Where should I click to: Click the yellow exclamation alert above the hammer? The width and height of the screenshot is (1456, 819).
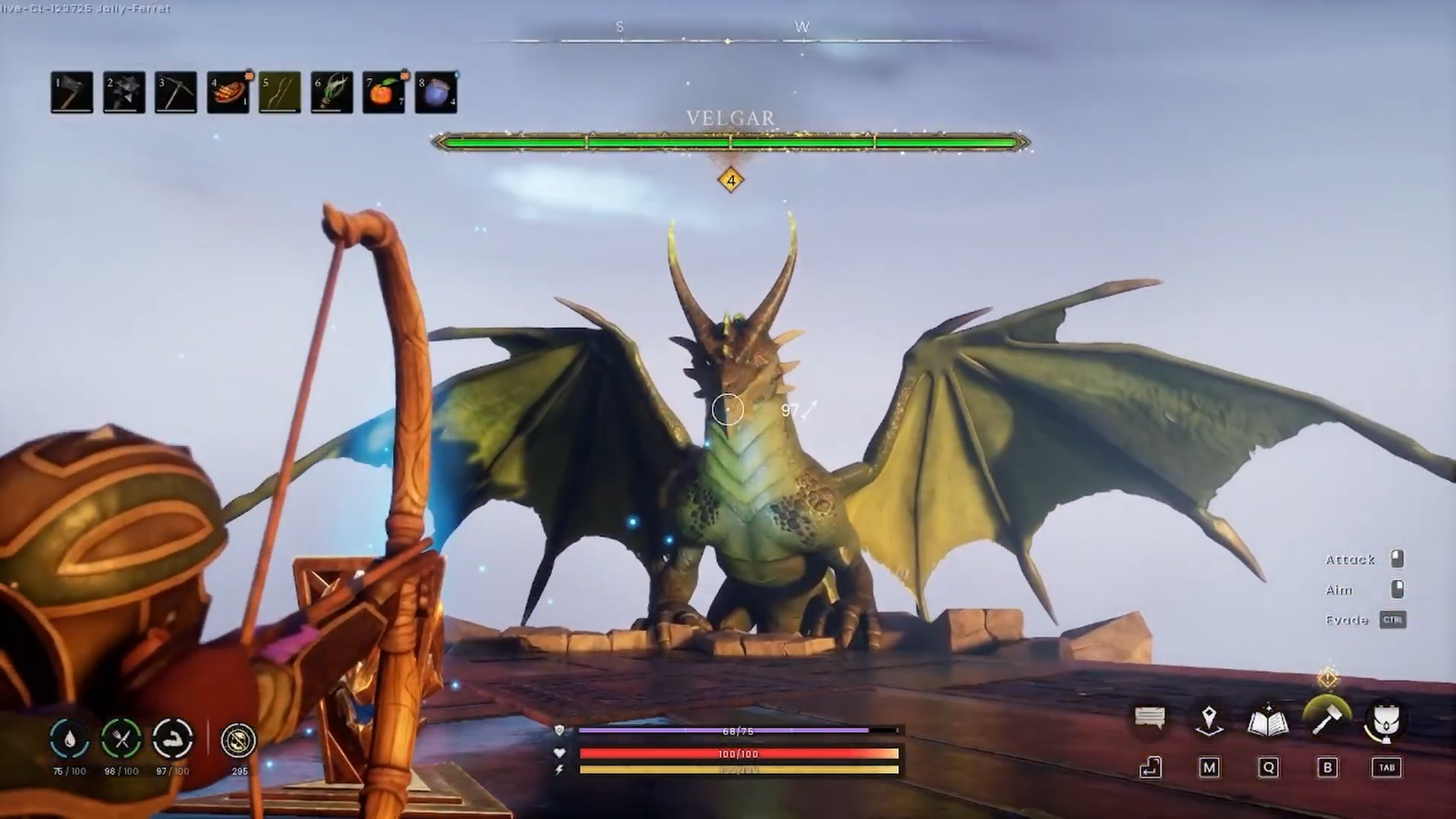[x=1328, y=677]
